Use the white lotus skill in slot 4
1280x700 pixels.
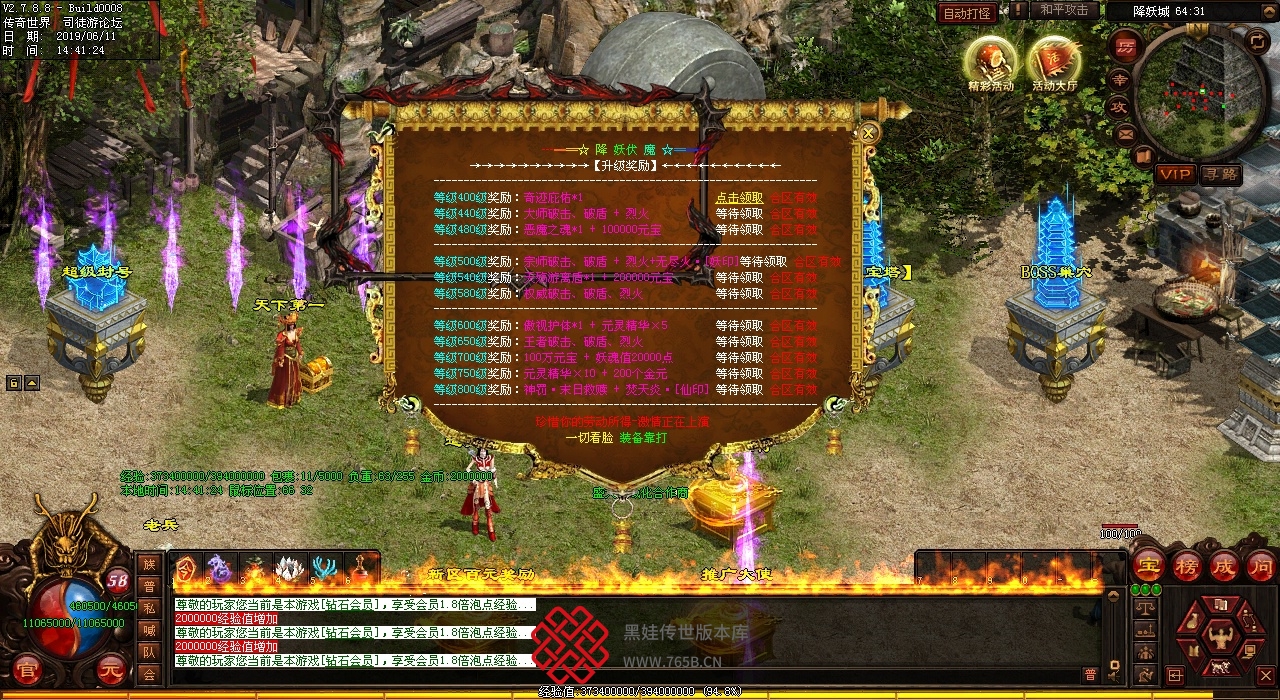click(x=290, y=569)
